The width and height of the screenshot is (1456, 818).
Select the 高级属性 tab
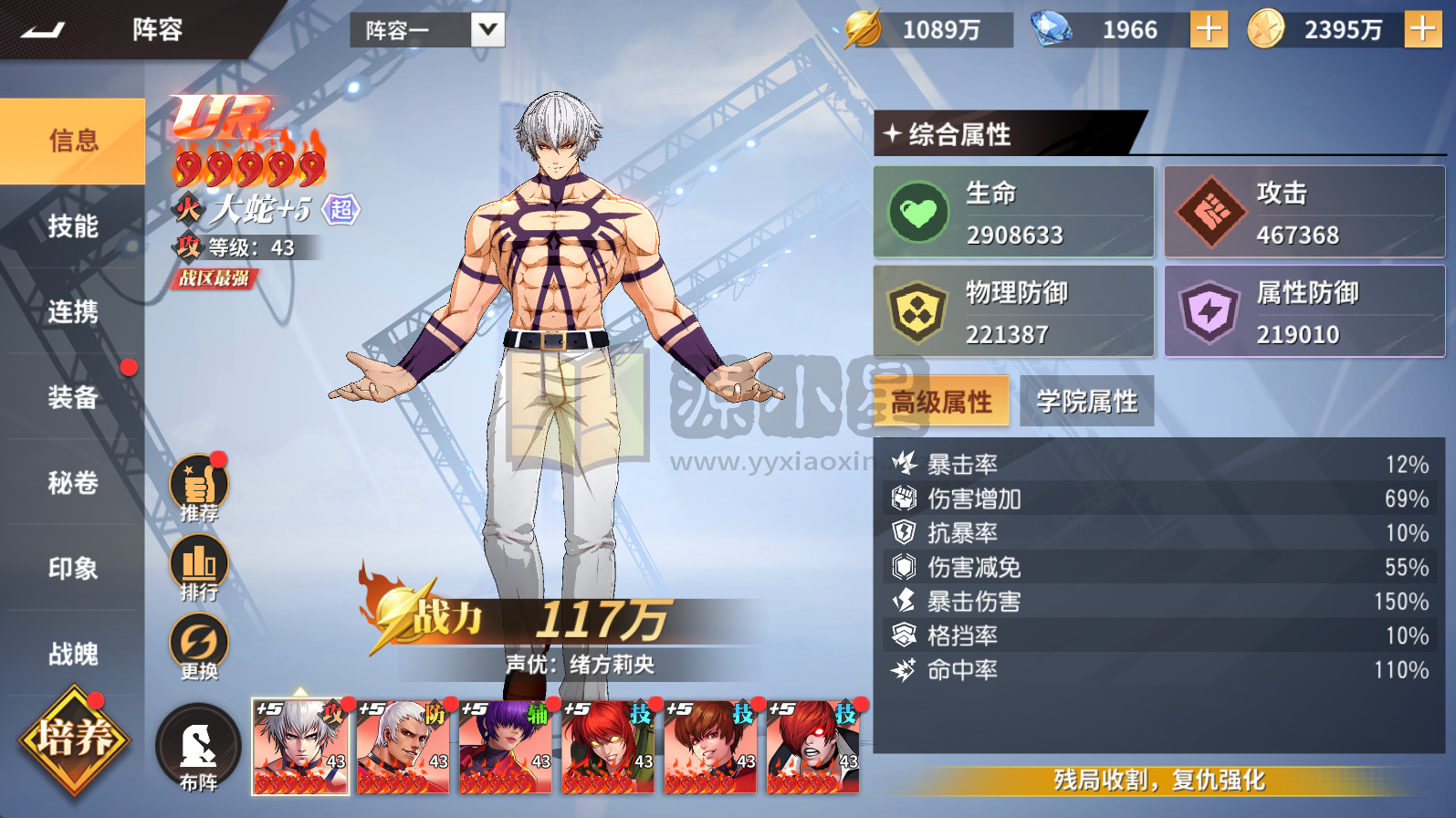(941, 400)
